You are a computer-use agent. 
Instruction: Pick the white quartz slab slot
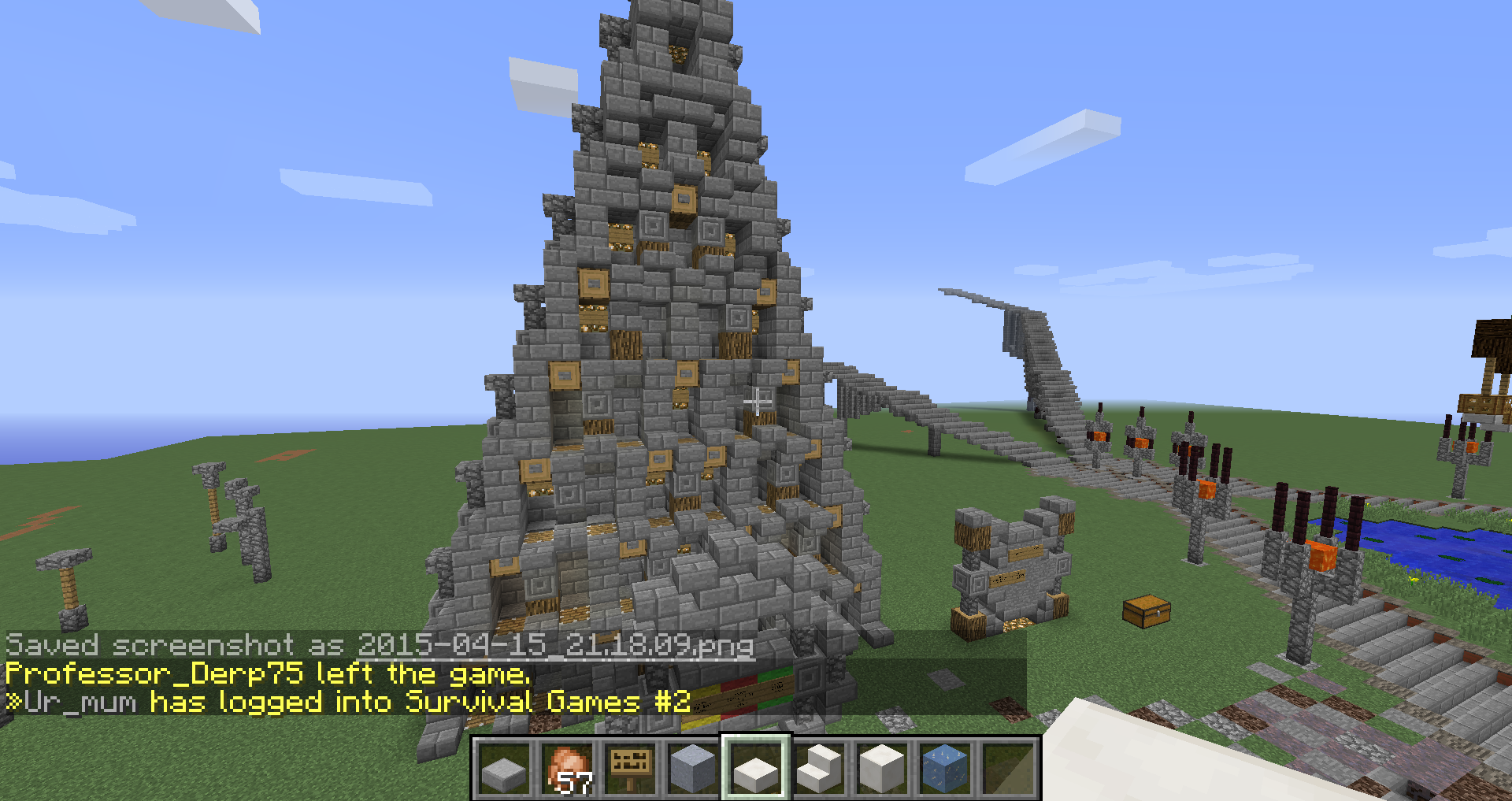point(756,769)
